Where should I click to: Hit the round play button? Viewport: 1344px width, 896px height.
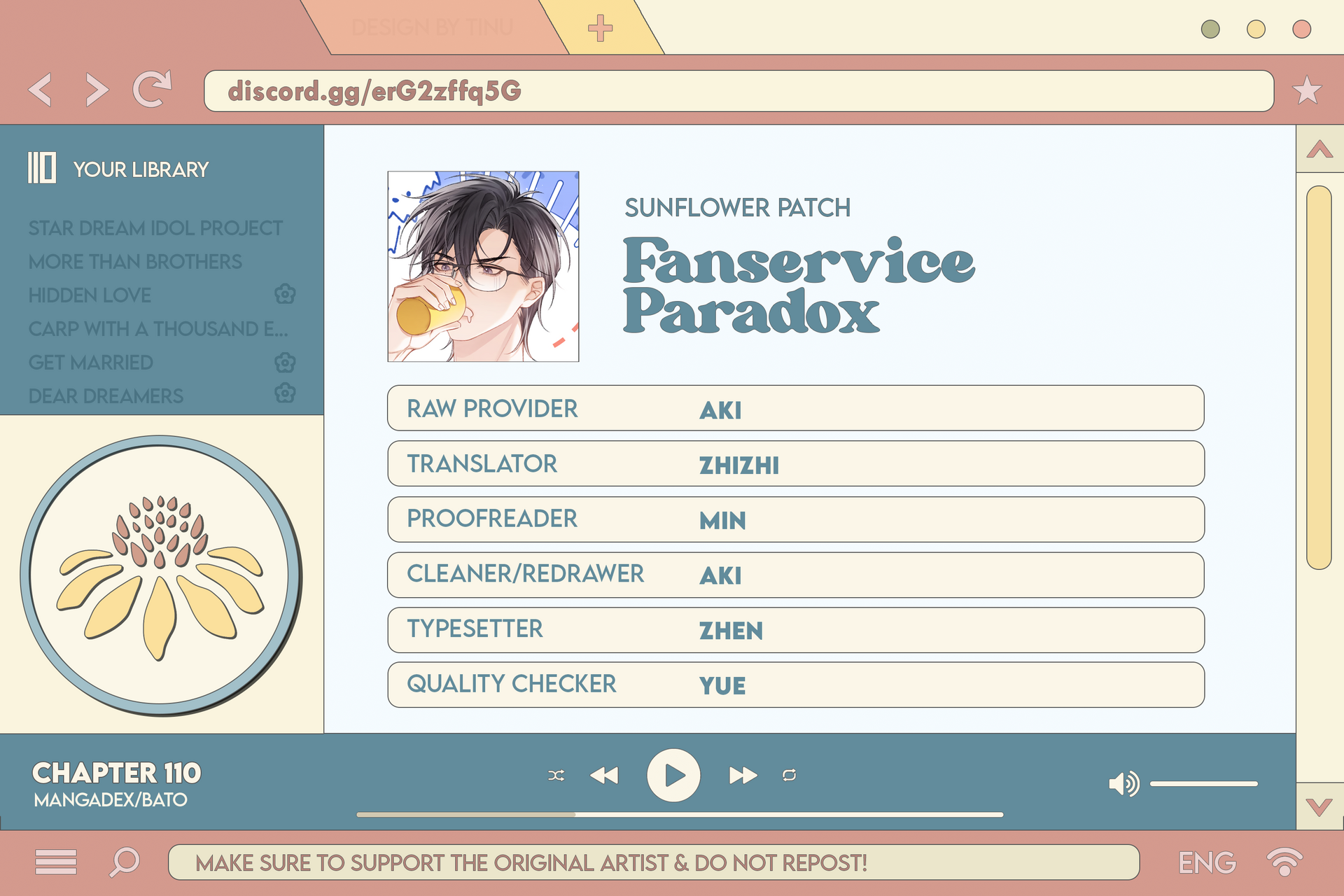[x=673, y=776]
